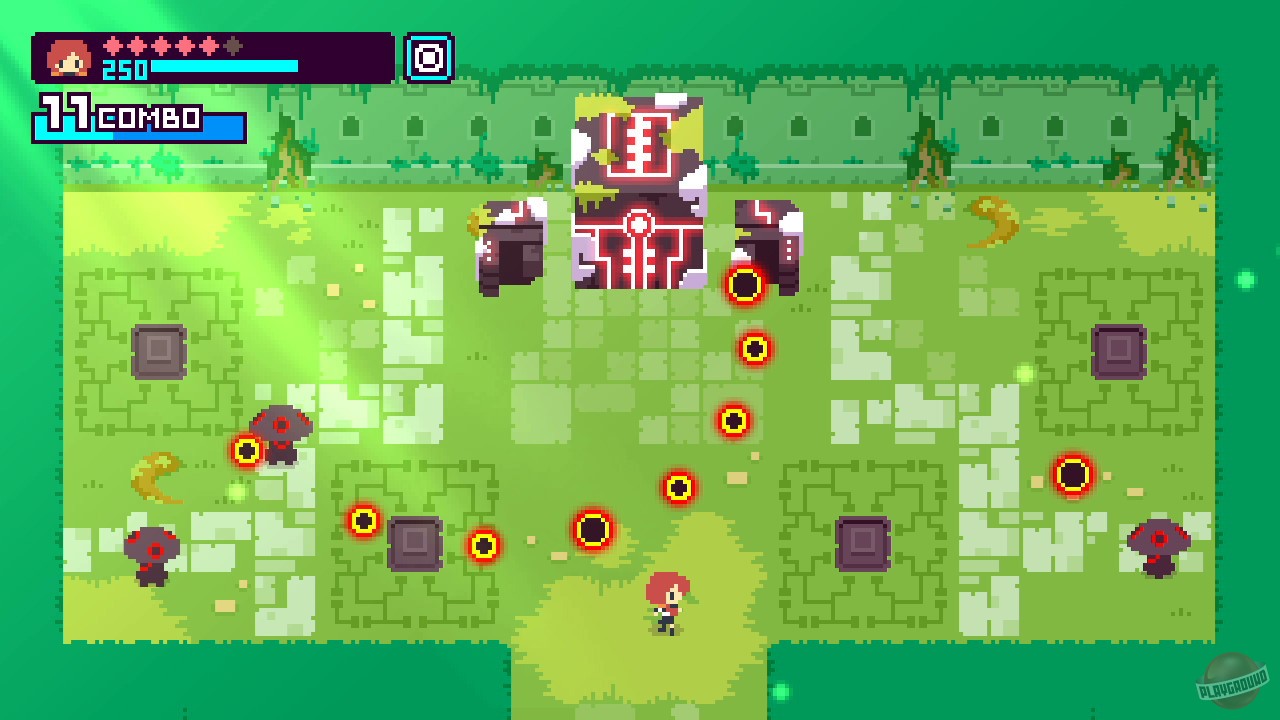Click the glowing orb nearest the gate
This screenshot has width=1280, height=720.
click(745, 285)
